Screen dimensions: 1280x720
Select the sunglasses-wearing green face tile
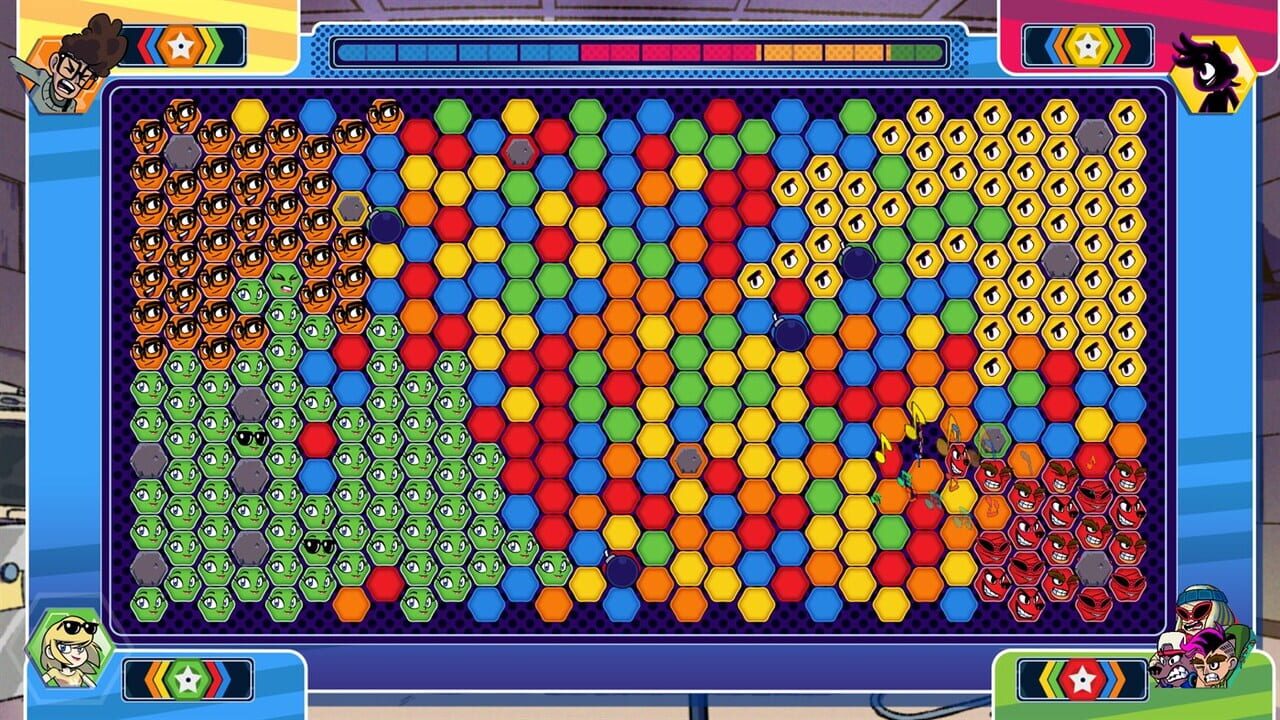pos(252,438)
